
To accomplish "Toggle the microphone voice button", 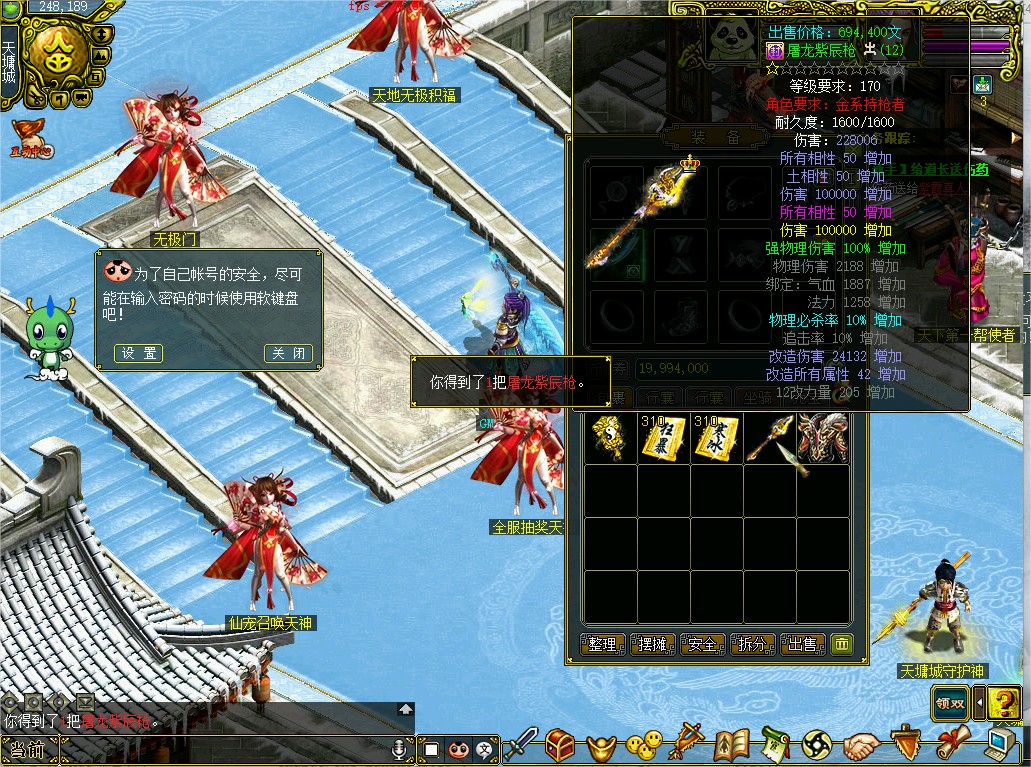I will click(398, 748).
